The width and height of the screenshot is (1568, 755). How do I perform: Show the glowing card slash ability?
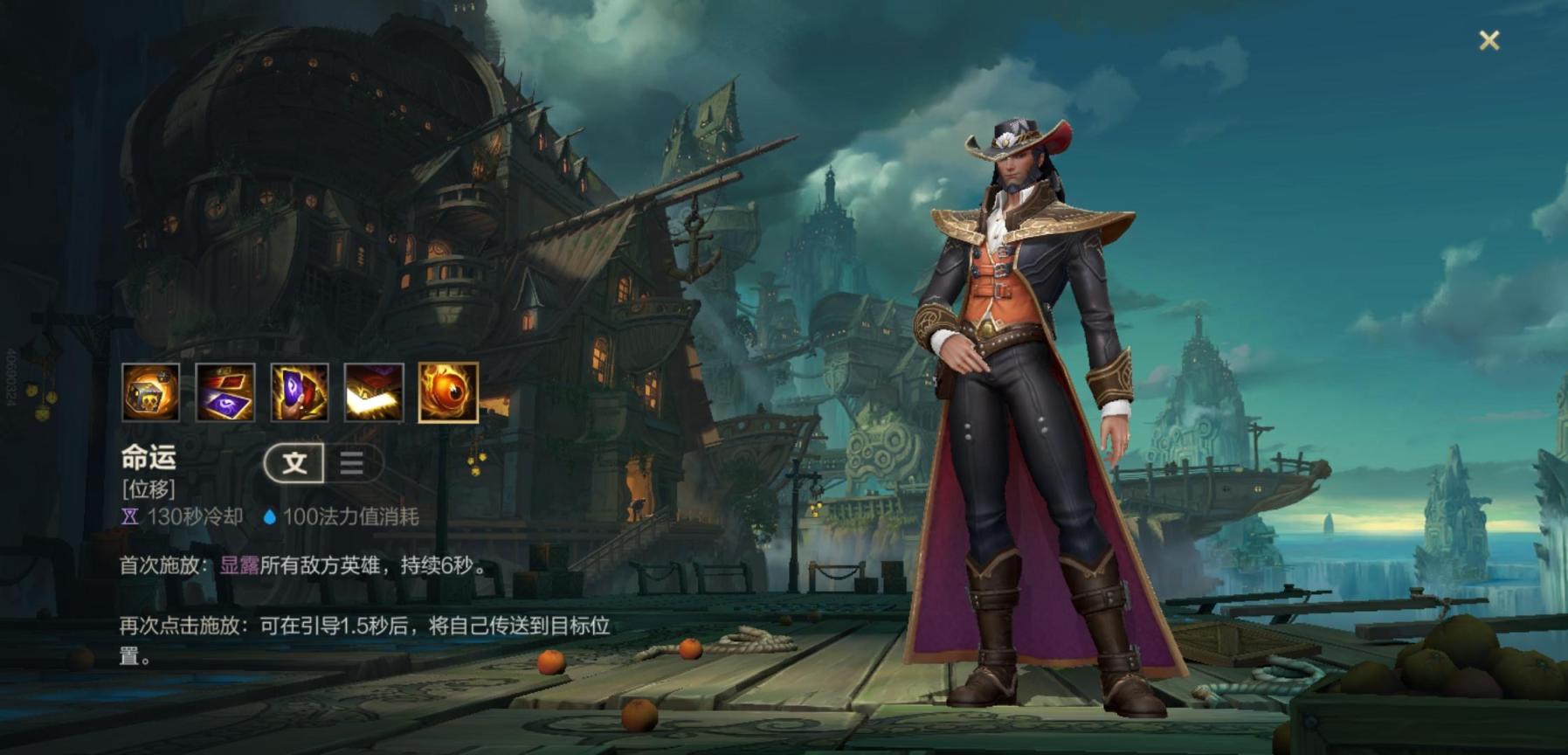pyautogui.click(x=374, y=392)
